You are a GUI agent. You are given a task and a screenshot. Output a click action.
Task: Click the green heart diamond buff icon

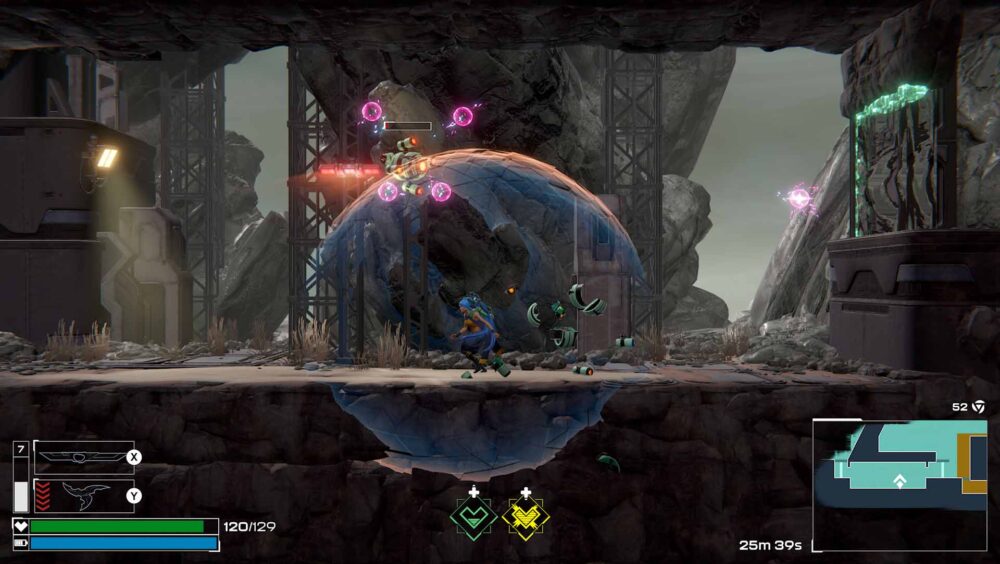click(473, 517)
